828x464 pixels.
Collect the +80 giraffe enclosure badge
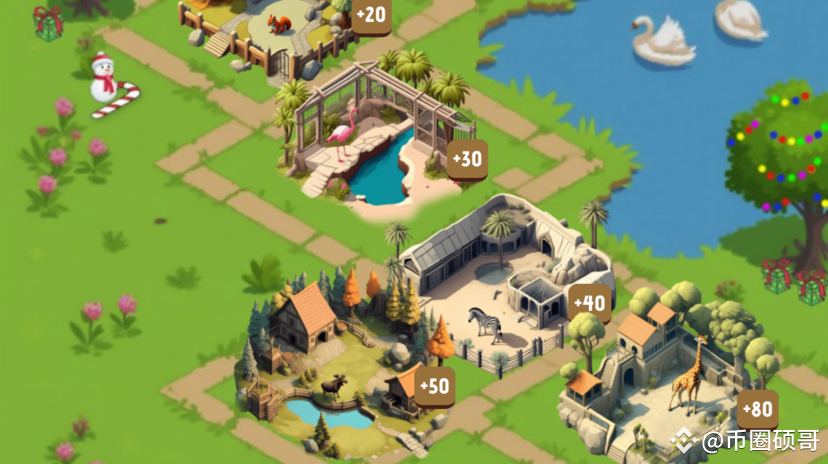[758, 409]
